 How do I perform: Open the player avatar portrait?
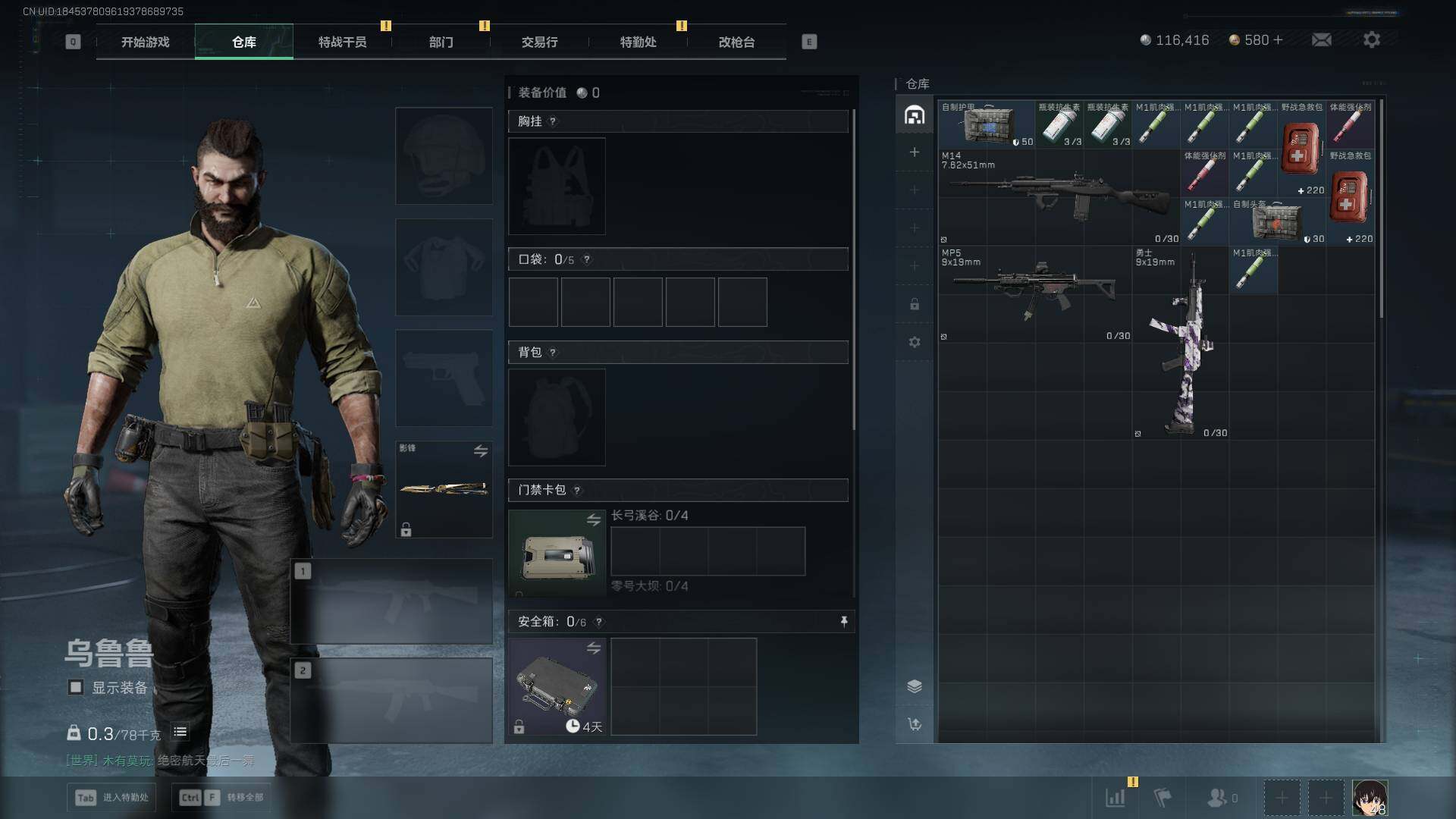point(1370,798)
